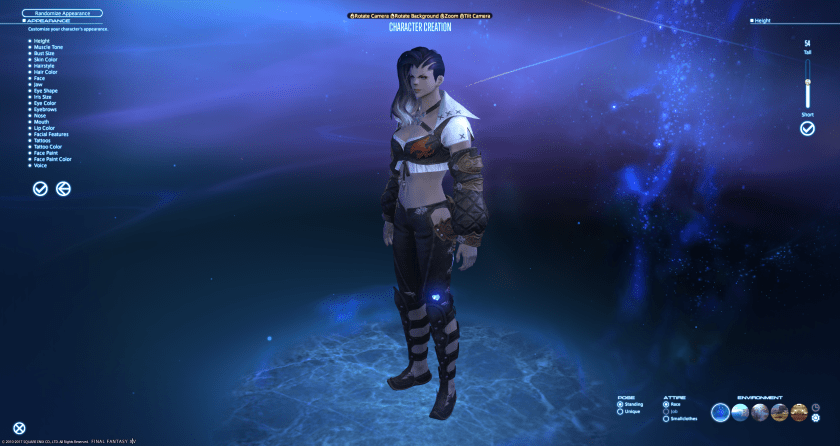Open the Facial Features option
The width and height of the screenshot is (840, 446).
(49, 133)
